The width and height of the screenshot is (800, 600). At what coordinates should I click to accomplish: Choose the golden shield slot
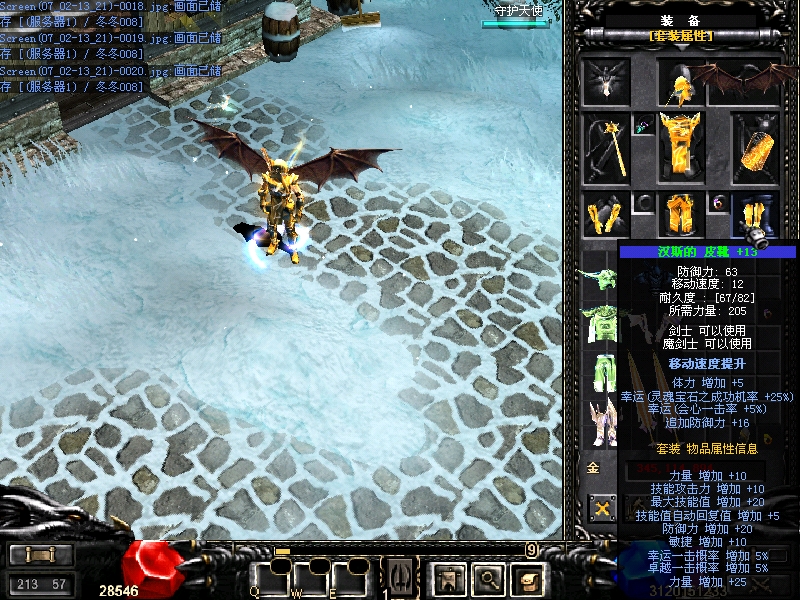(x=756, y=148)
